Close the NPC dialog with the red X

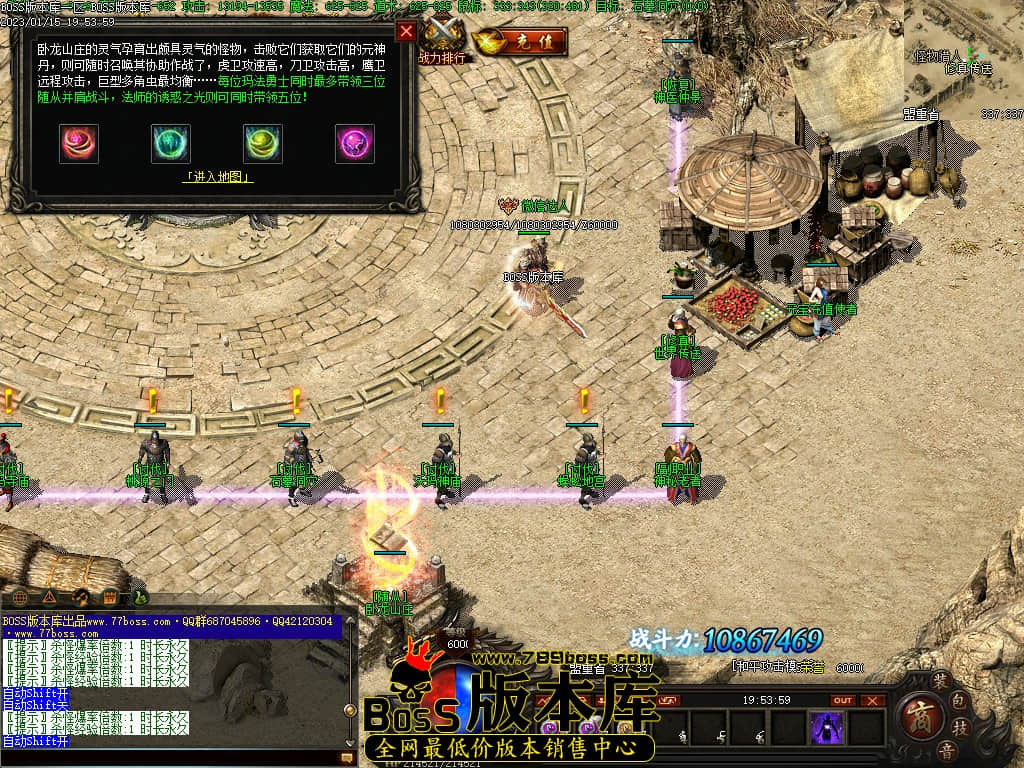click(x=406, y=31)
